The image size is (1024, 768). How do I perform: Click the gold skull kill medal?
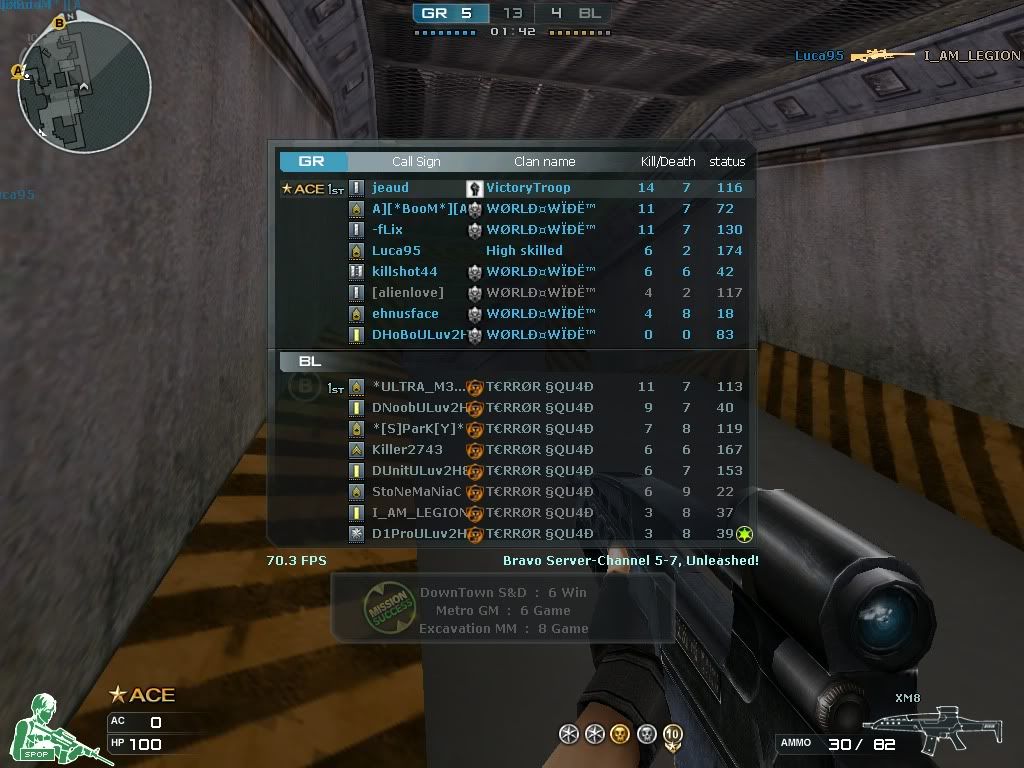coord(620,735)
